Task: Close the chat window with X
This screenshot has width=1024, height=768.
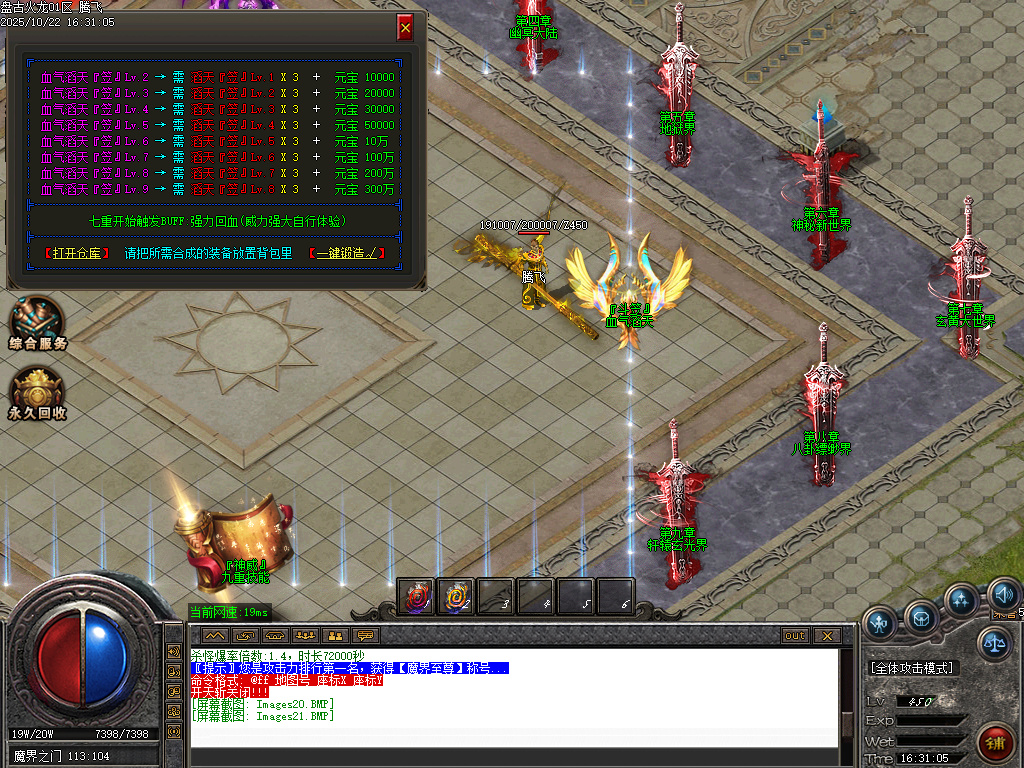Action: coord(826,635)
